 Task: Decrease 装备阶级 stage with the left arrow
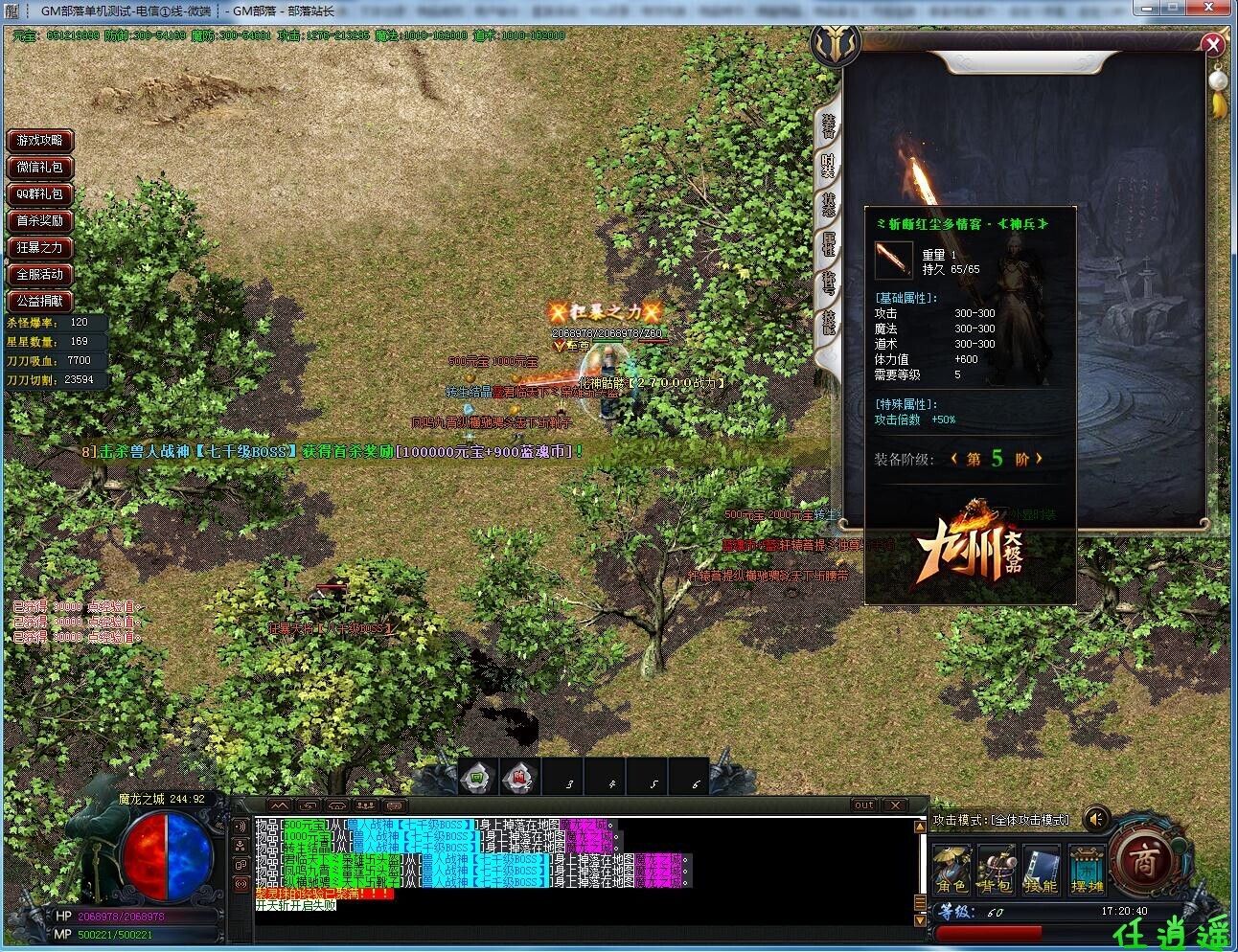coord(953,459)
